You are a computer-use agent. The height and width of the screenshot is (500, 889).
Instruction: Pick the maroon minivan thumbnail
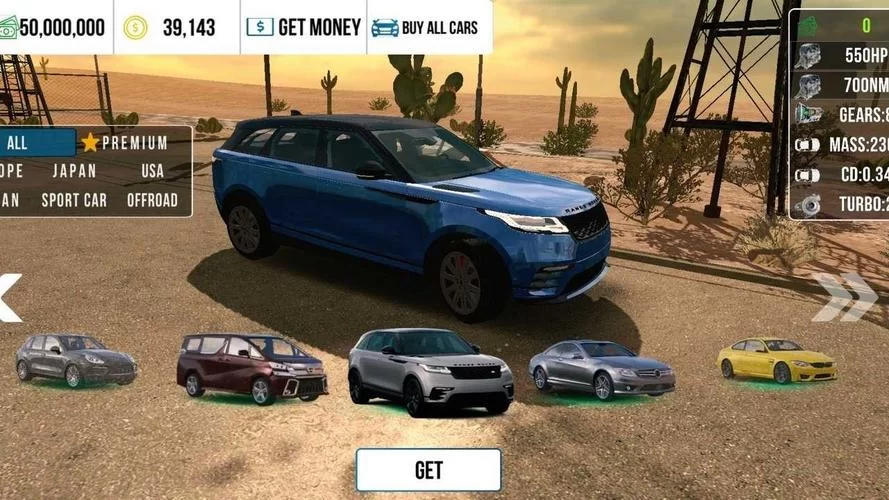click(x=252, y=368)
